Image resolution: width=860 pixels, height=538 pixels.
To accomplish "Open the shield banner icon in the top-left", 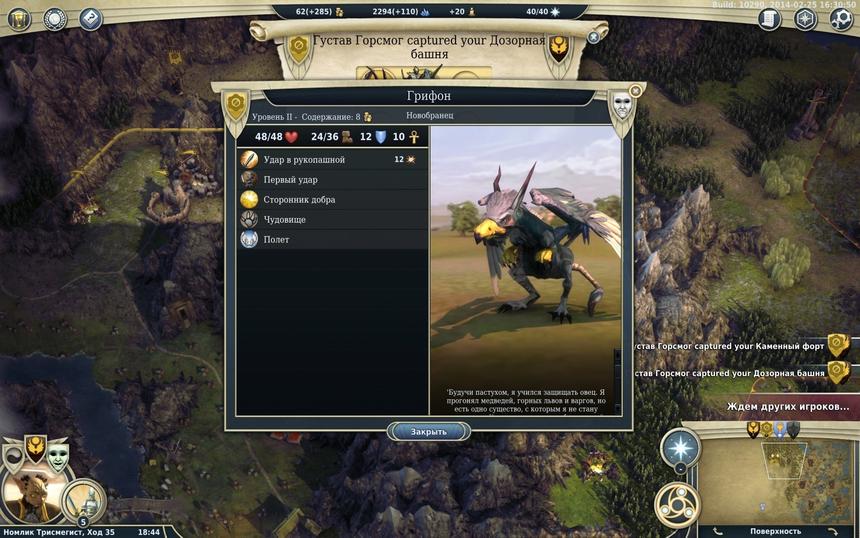I will [18, 18].
